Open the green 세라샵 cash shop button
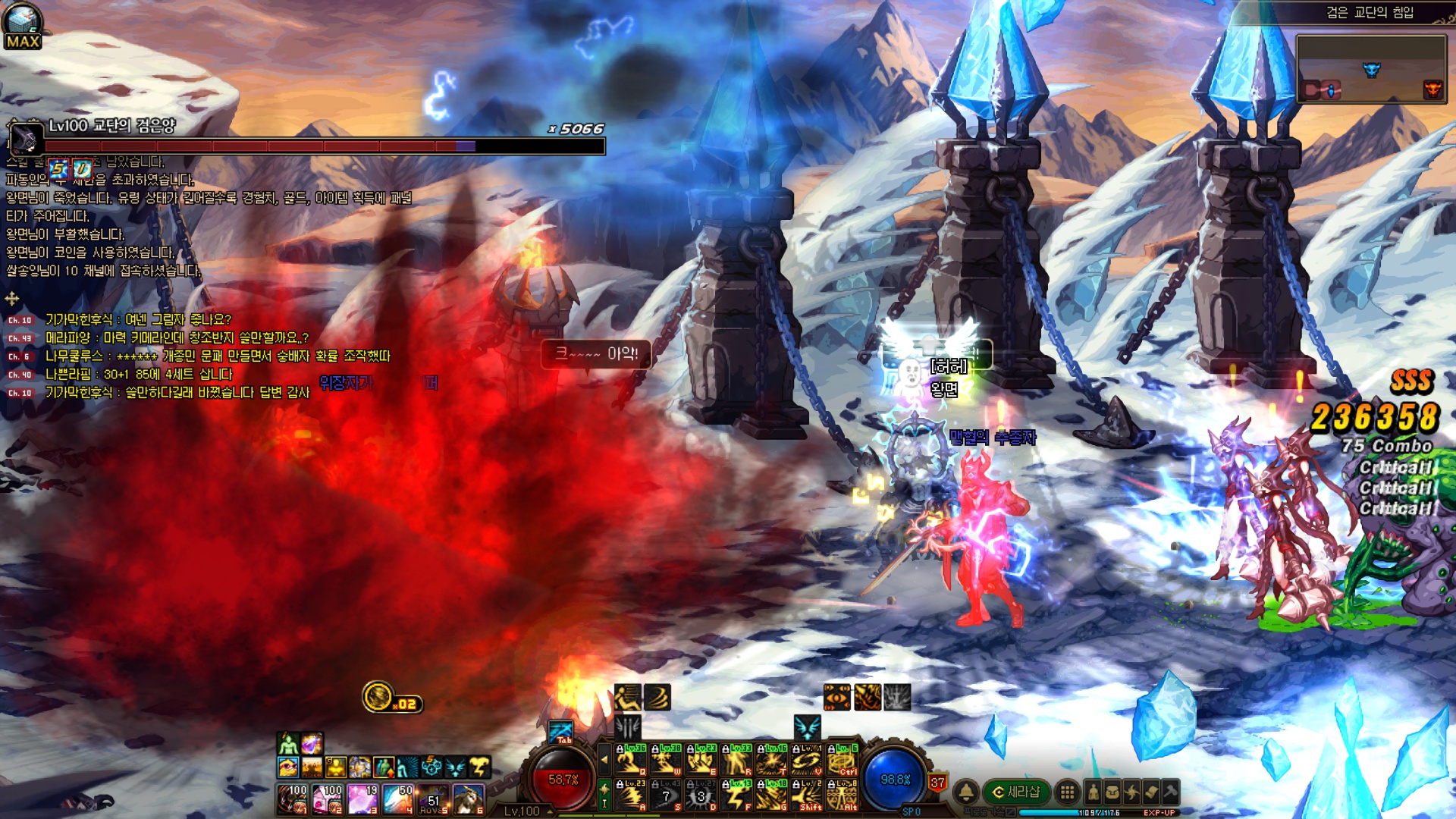The width and height of the screenshot is (1456, 819). pyautogui.click(x=1017, y=792)
